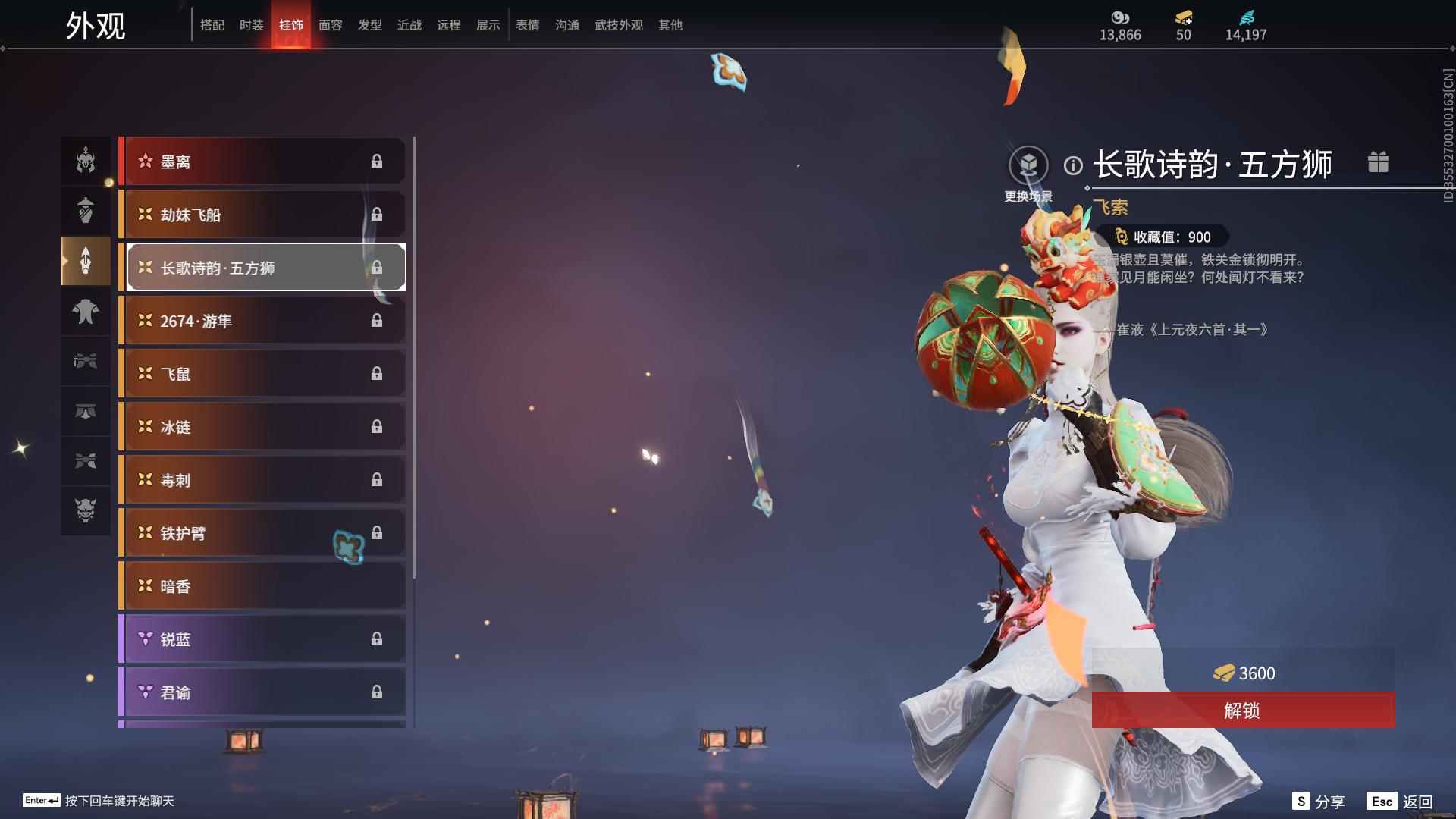Click the gold ingot currency icon showing 50
The height and width of the screenshot is (819, 1456).
click(1184, 19)
